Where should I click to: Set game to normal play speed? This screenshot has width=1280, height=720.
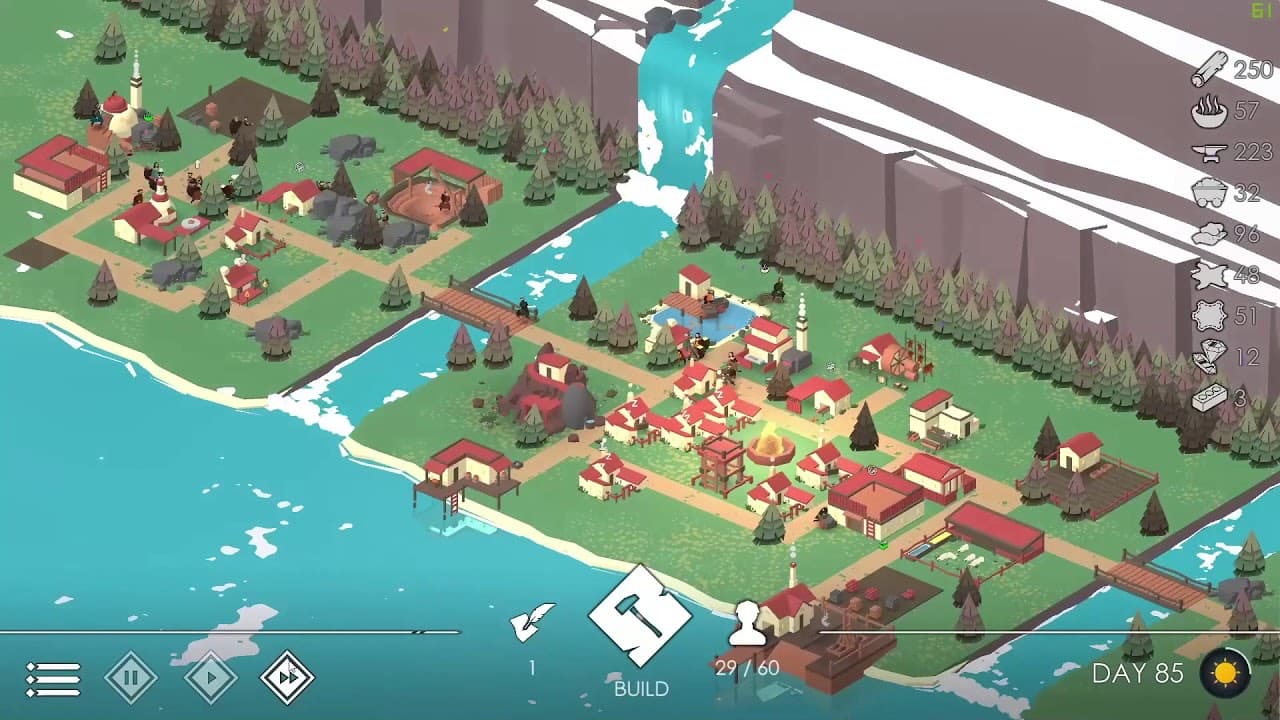point(210,678)
